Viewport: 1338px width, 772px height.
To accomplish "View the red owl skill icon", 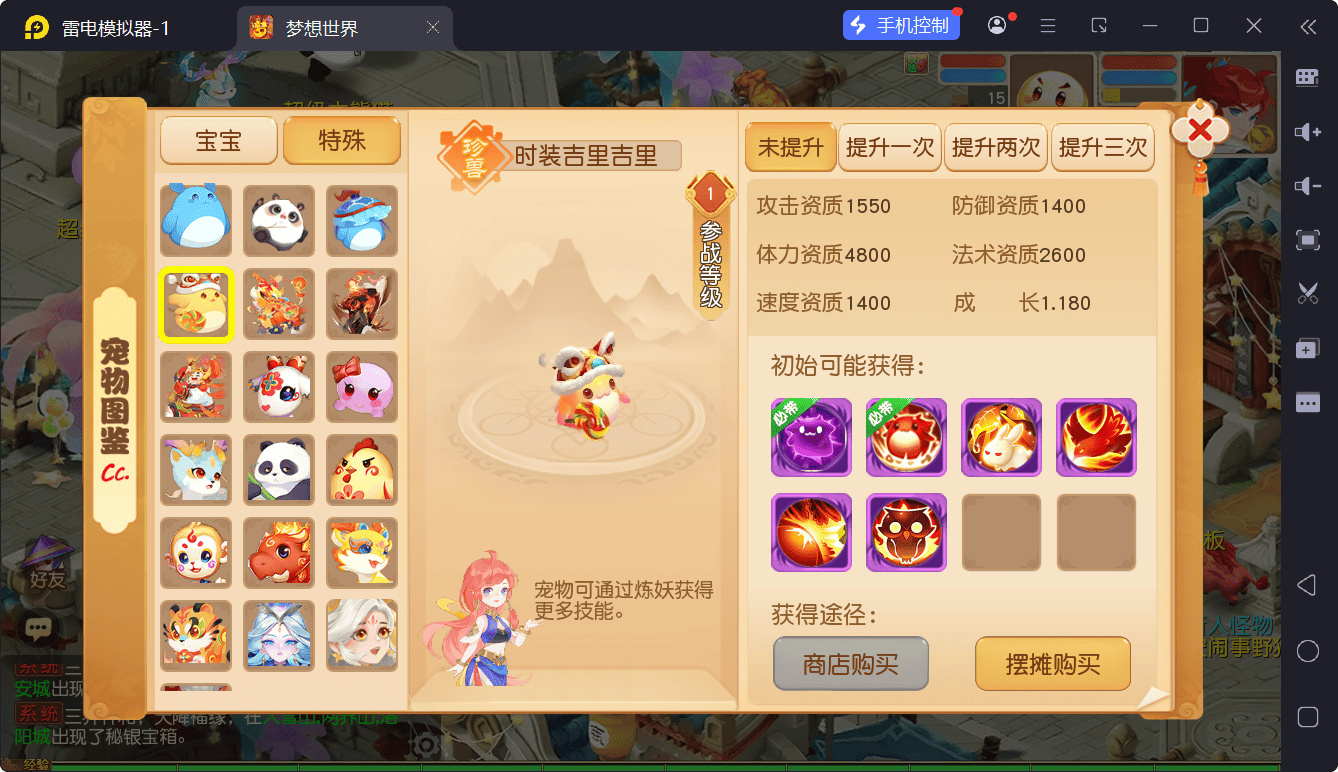I will pyautogui.click(x=906, y=532).
